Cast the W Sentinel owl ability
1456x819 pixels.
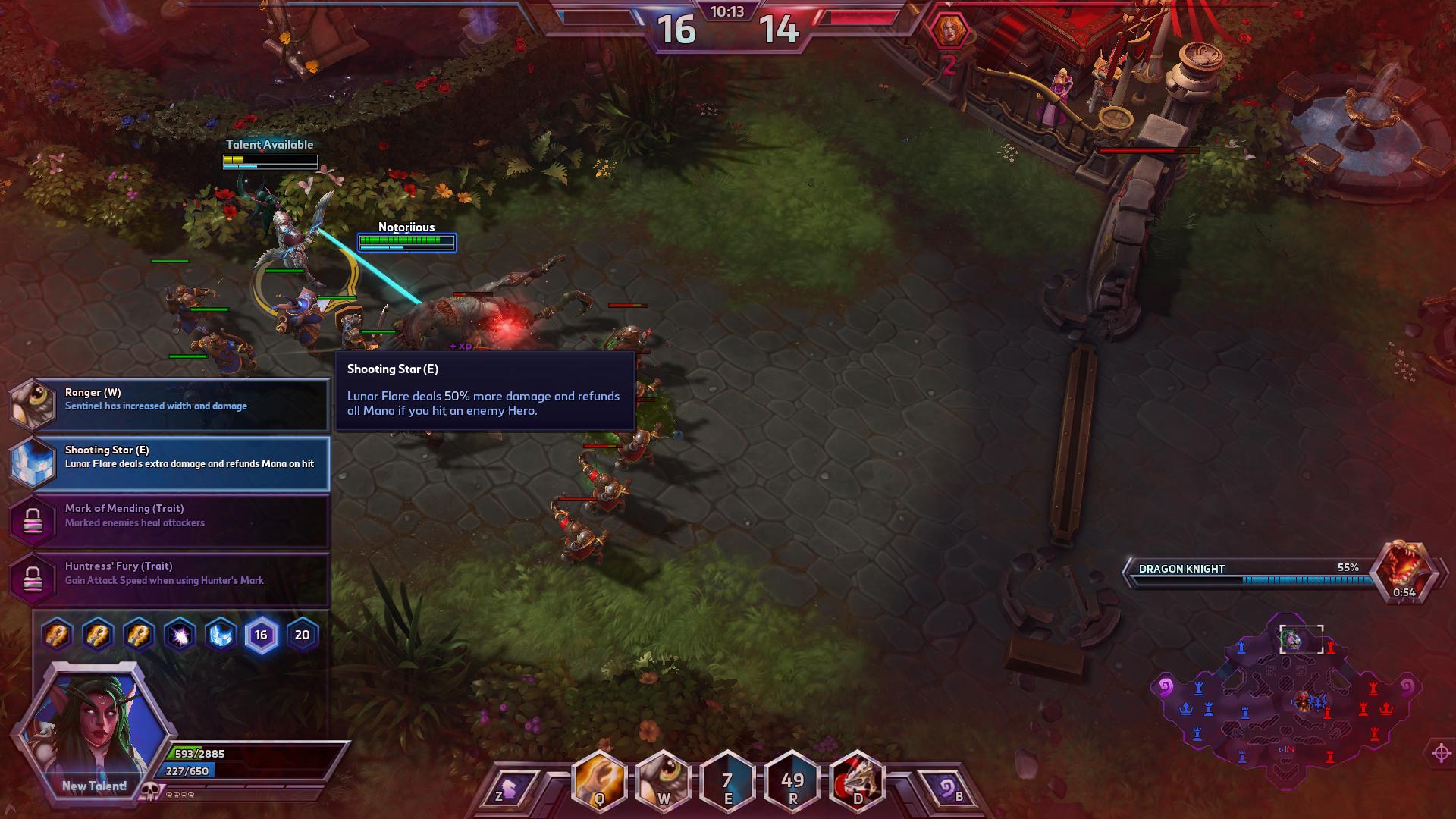pyautogui.click(x=664, y=781)
